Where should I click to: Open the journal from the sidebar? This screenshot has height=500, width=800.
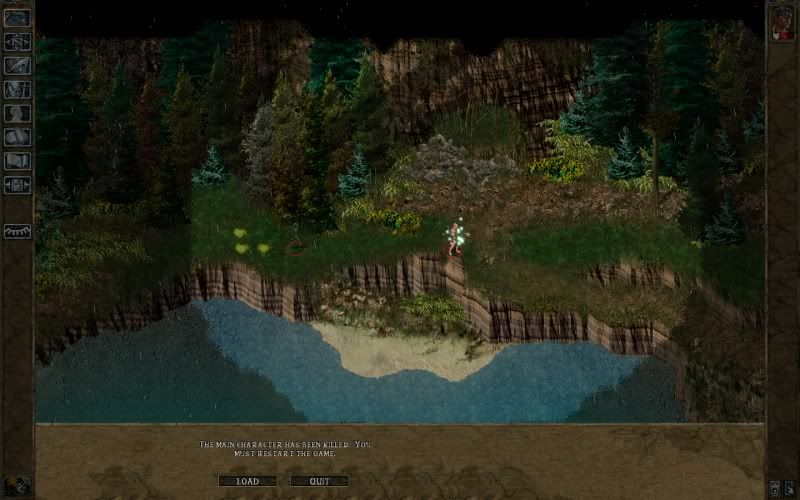click(17, 65)
